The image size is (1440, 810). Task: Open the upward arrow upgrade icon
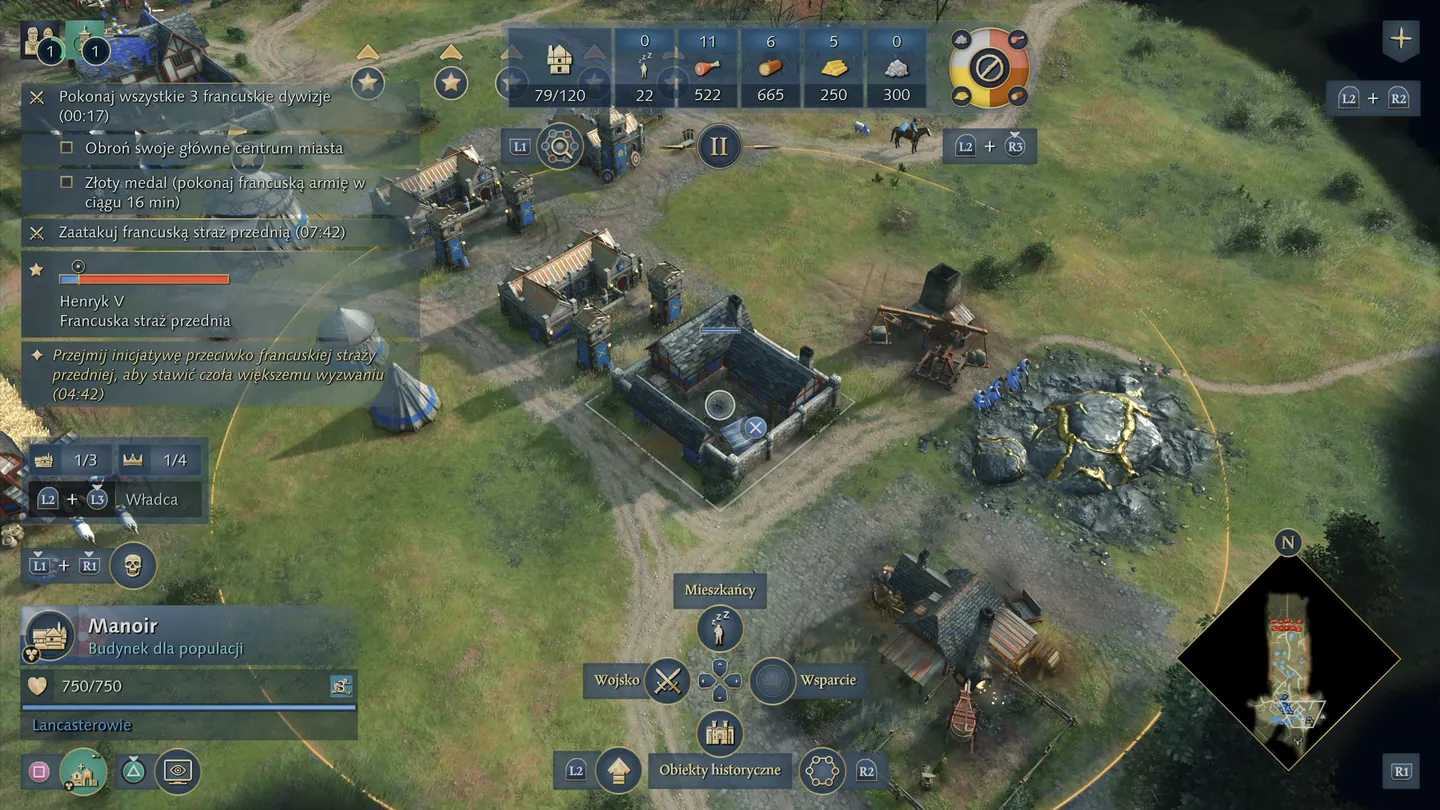pos(618,771)
